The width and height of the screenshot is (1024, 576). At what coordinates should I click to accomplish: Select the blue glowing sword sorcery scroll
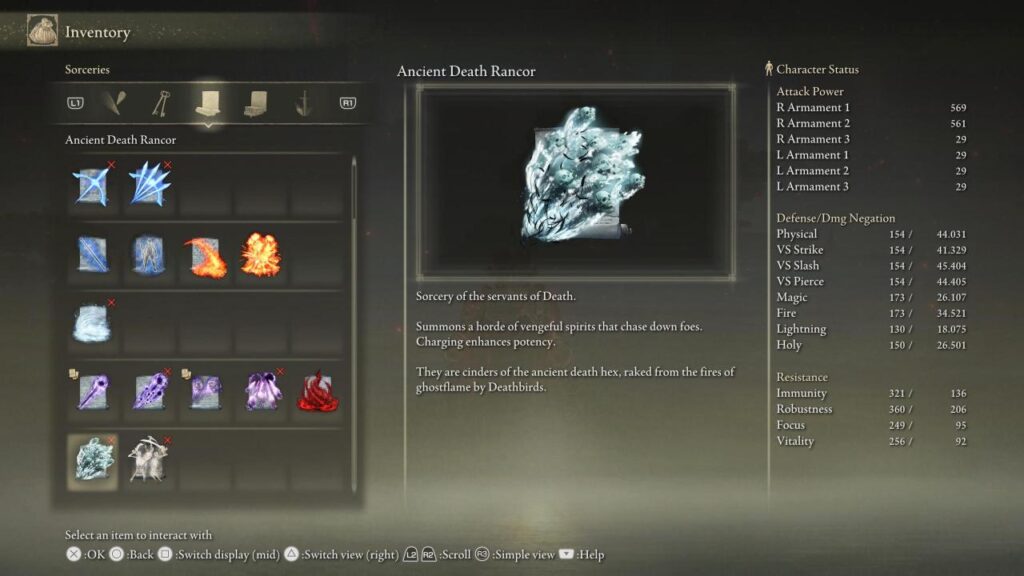93,255
